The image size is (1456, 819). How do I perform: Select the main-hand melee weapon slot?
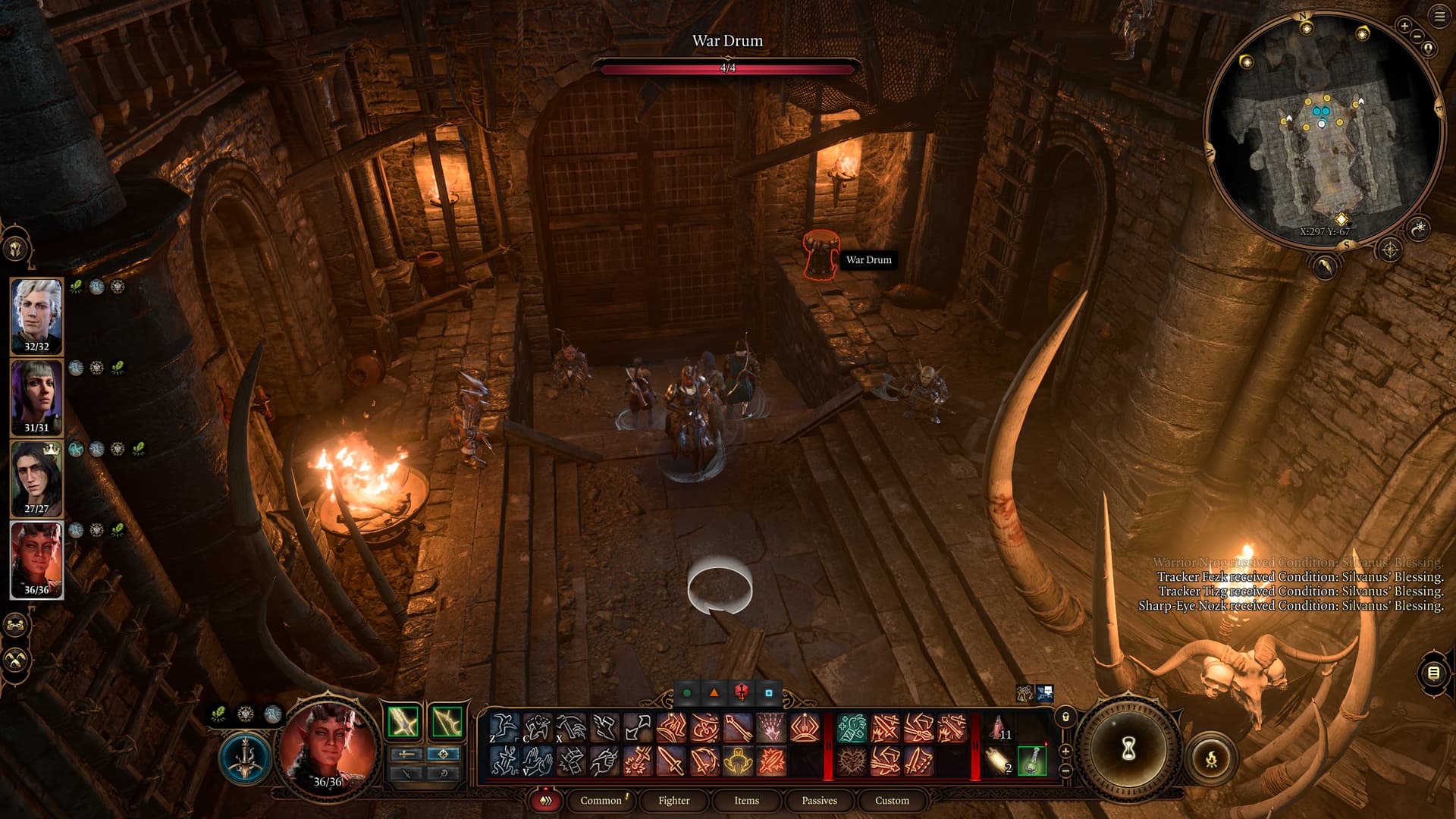[x=403, y=721]
